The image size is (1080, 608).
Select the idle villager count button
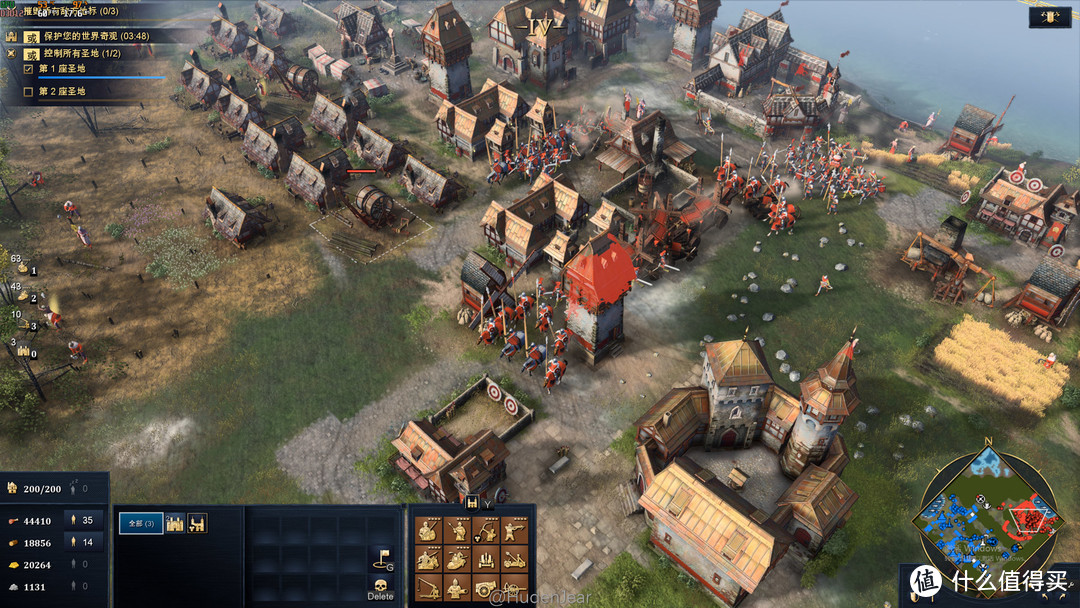[73, 489]
